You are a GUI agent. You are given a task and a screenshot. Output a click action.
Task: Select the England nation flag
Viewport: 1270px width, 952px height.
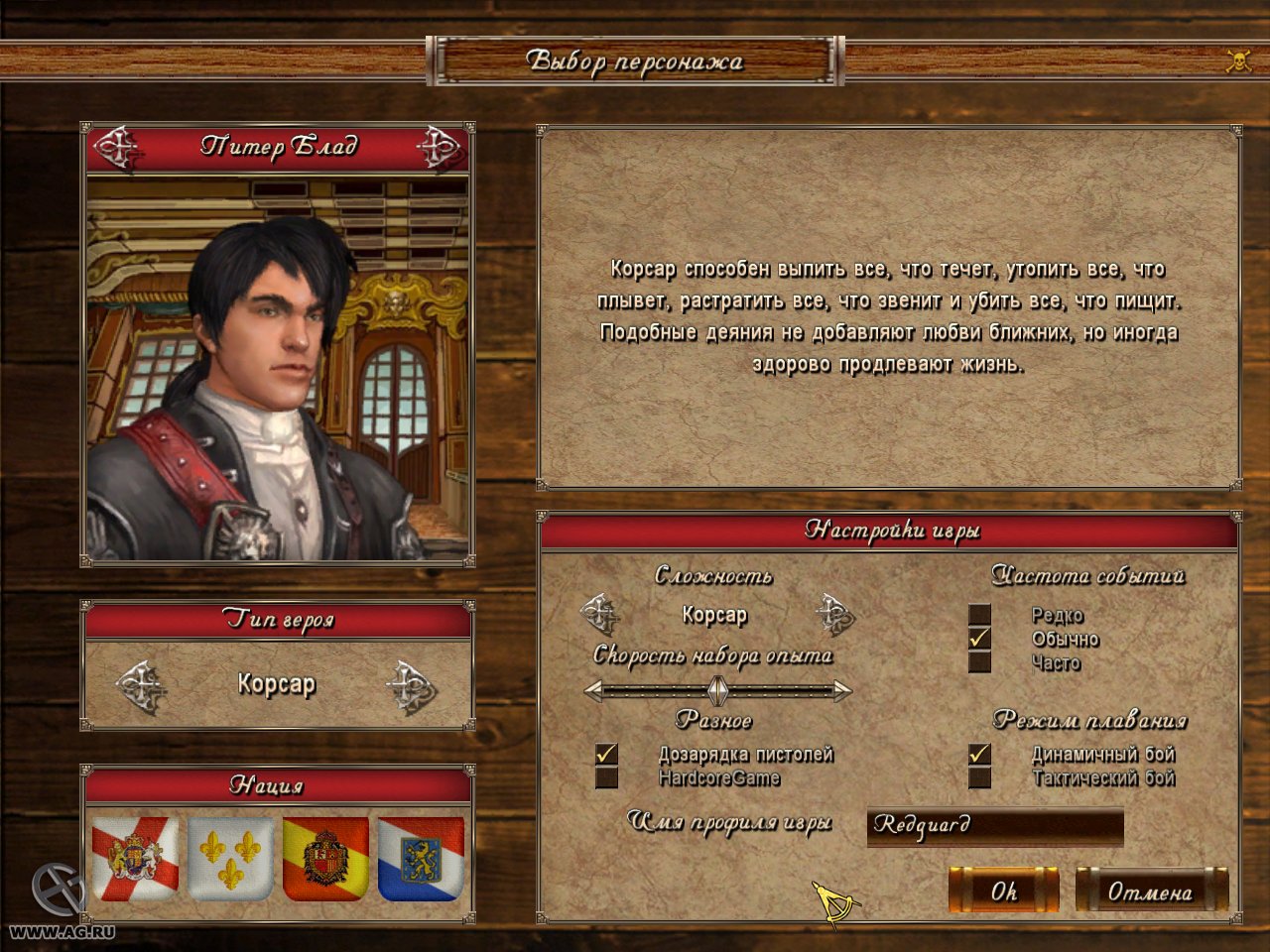coord(135,858)
